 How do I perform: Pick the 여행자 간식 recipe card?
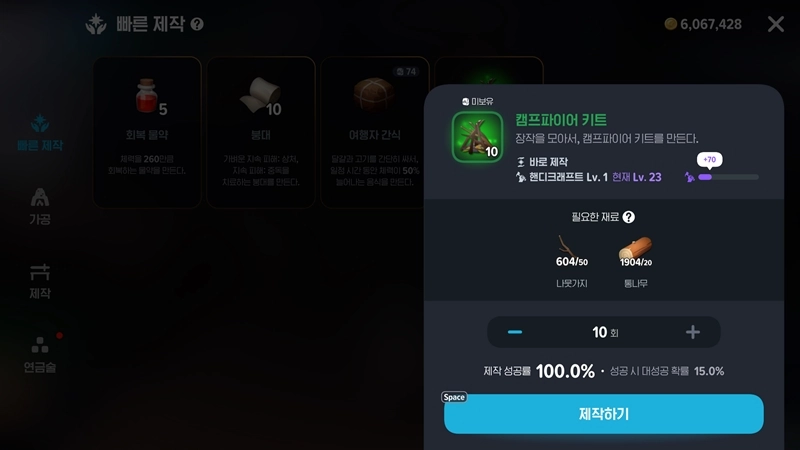click(x=373, y=130)
